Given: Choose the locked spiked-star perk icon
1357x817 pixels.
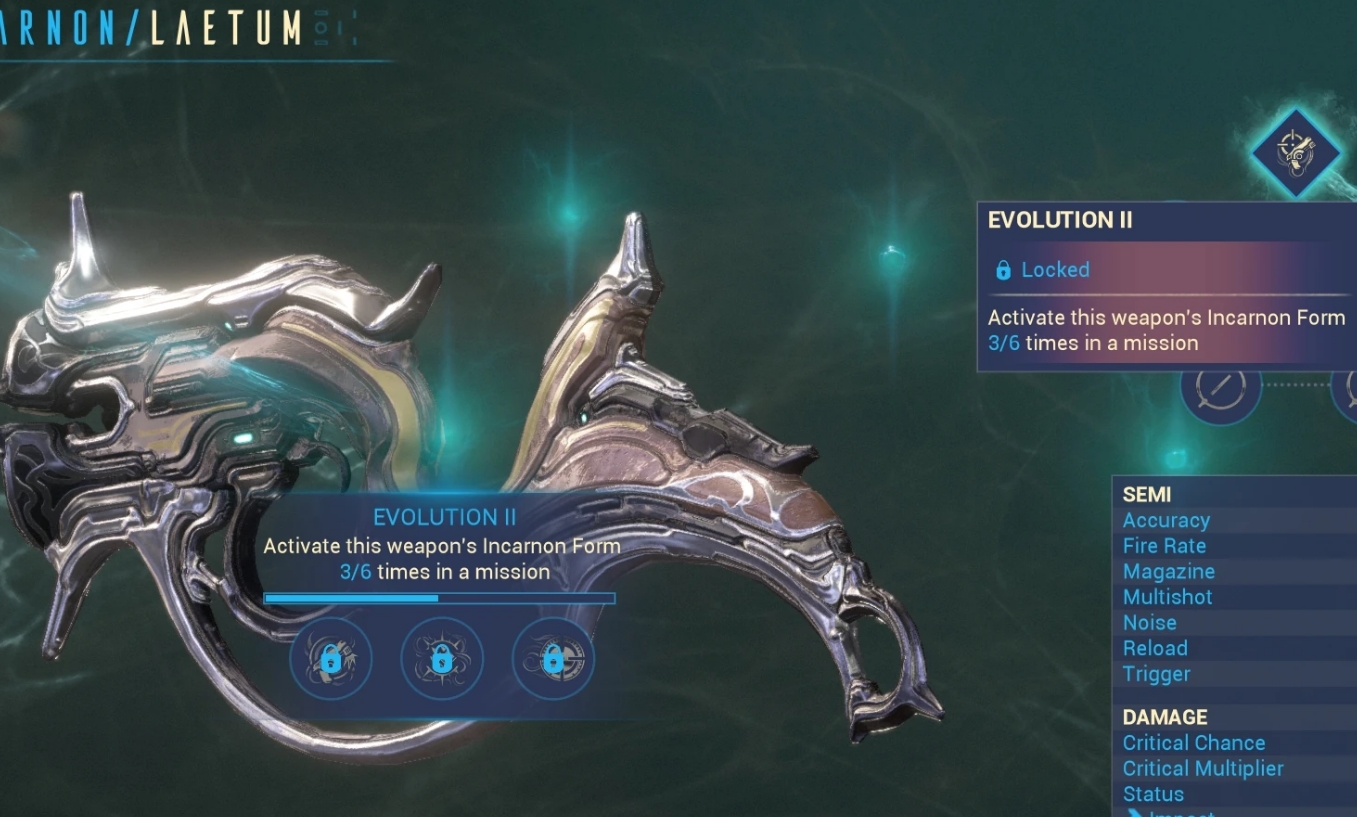Looking at the screenshot, I should pyautogui.click(x=441, y=659).
